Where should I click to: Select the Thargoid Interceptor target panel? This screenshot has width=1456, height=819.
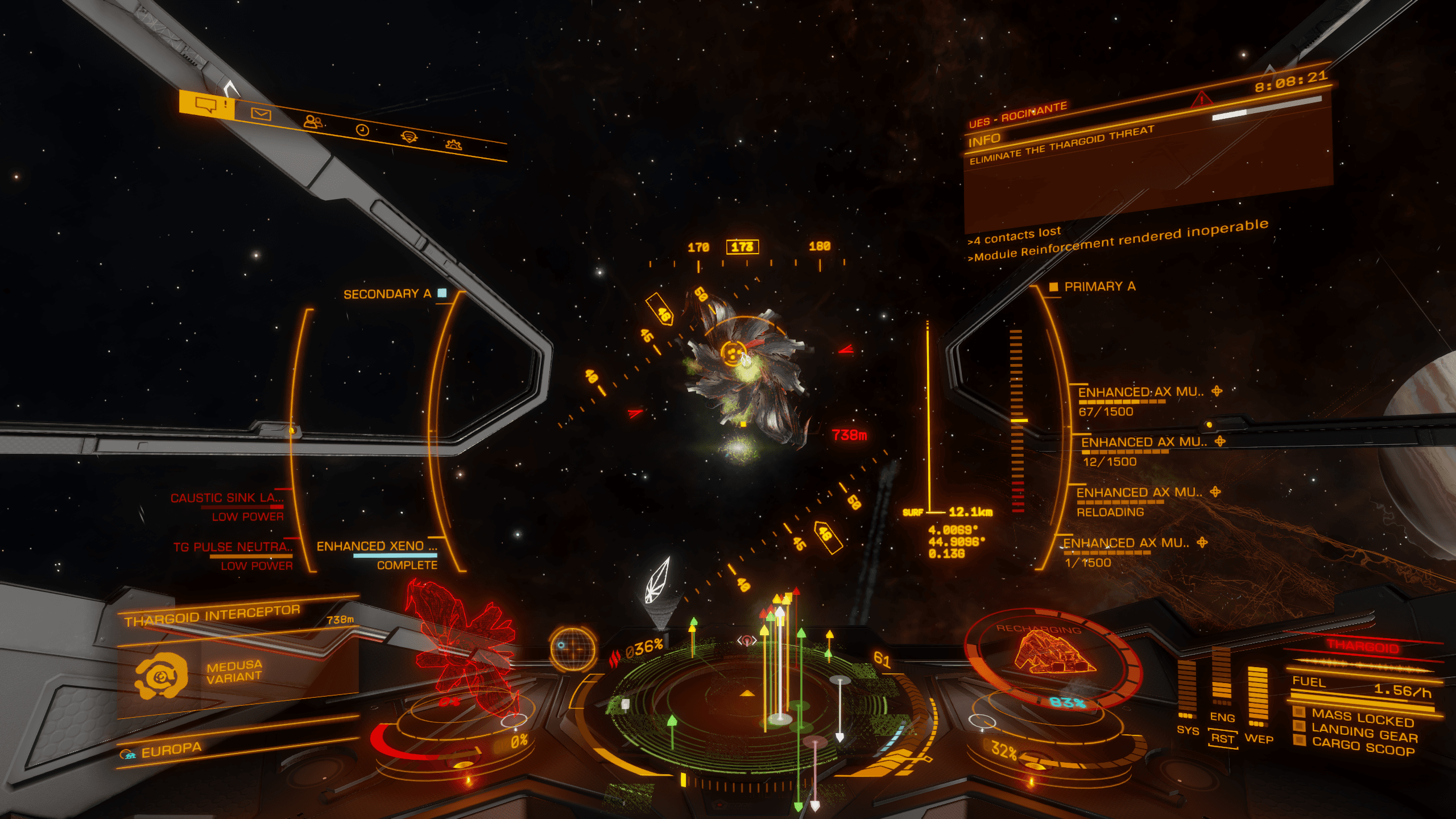tap(212, 615)
